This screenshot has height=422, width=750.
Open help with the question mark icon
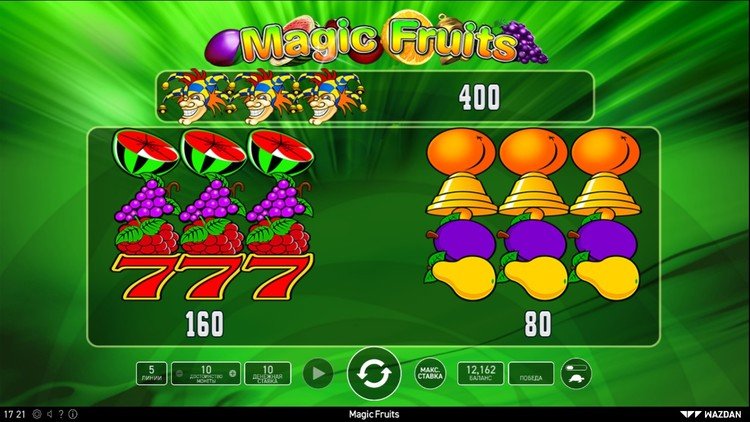(x=60, y=413)
